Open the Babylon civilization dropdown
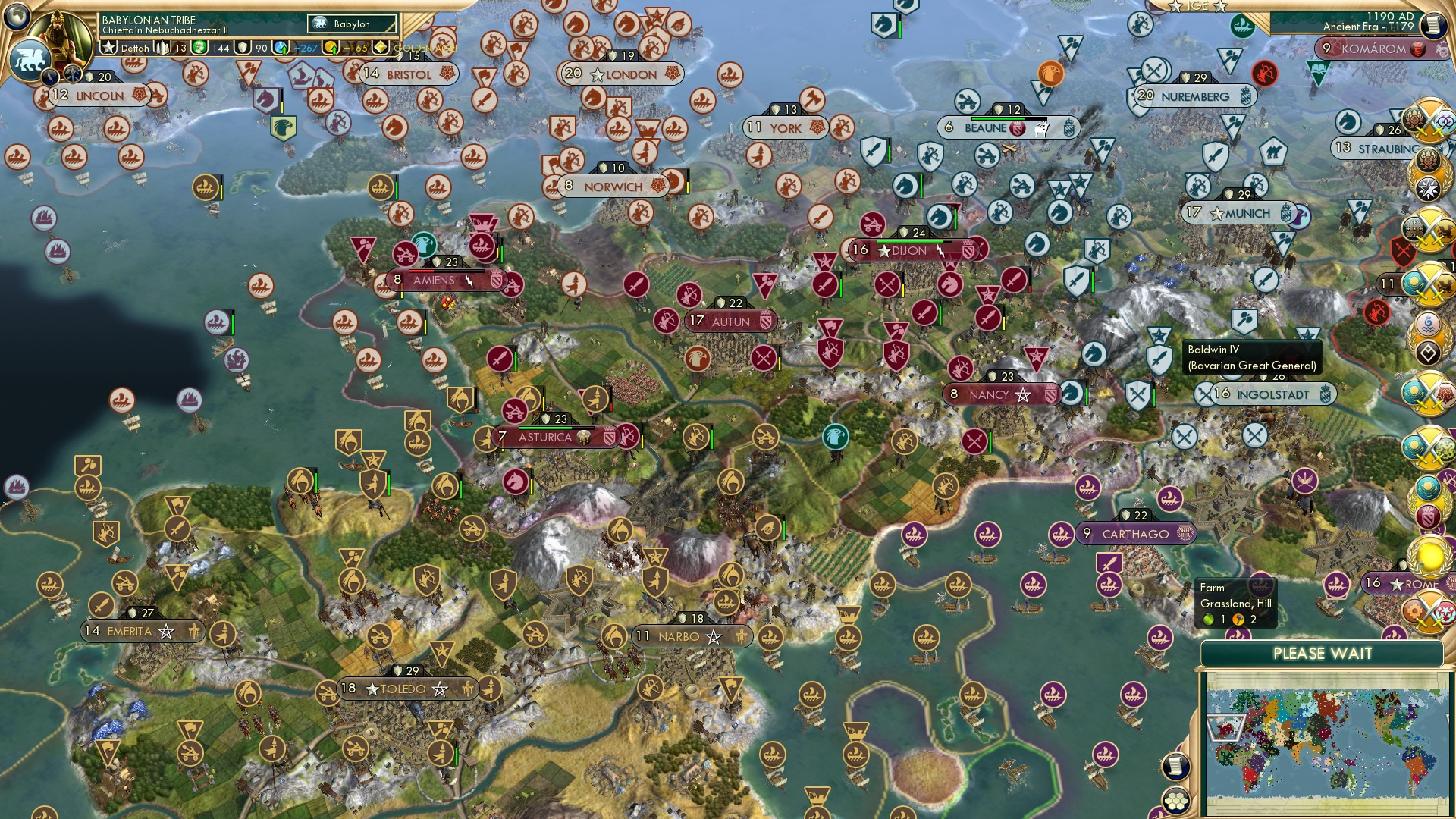Viewport: 1456px width, 819px height. [350, 24]
